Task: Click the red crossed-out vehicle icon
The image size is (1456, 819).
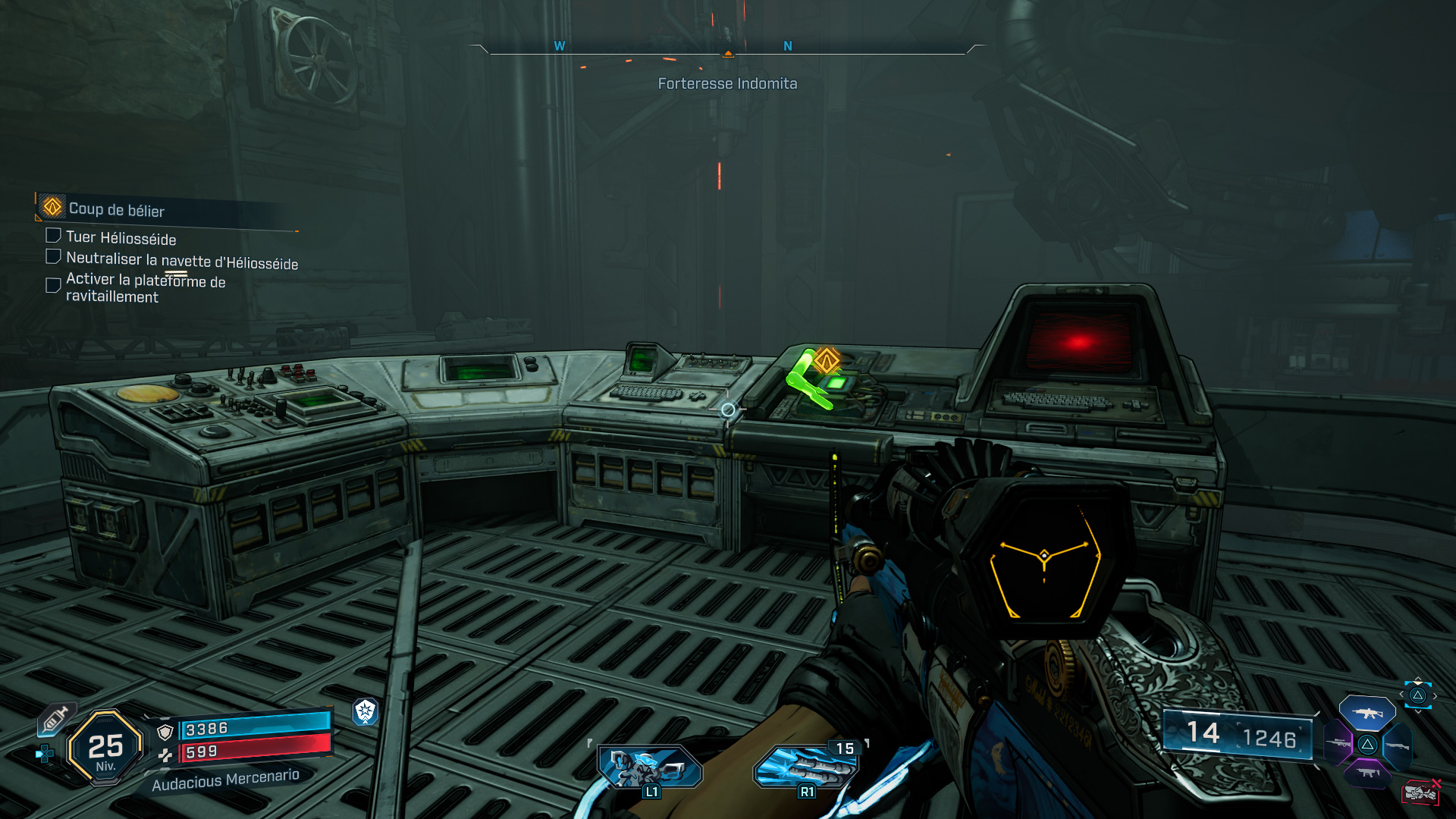Action: 1420,792
